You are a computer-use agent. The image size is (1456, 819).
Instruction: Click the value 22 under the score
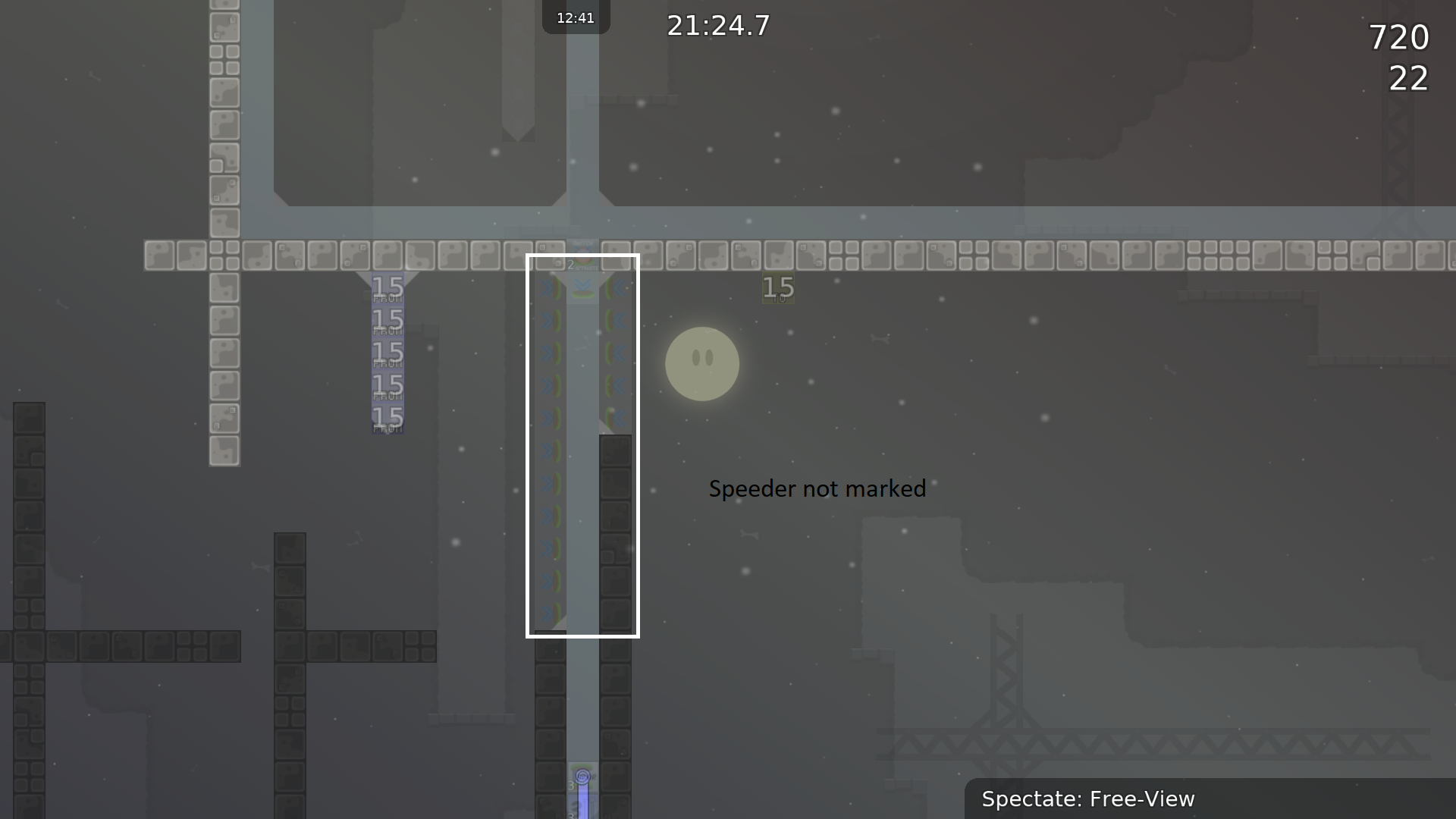coord(1408,79)
